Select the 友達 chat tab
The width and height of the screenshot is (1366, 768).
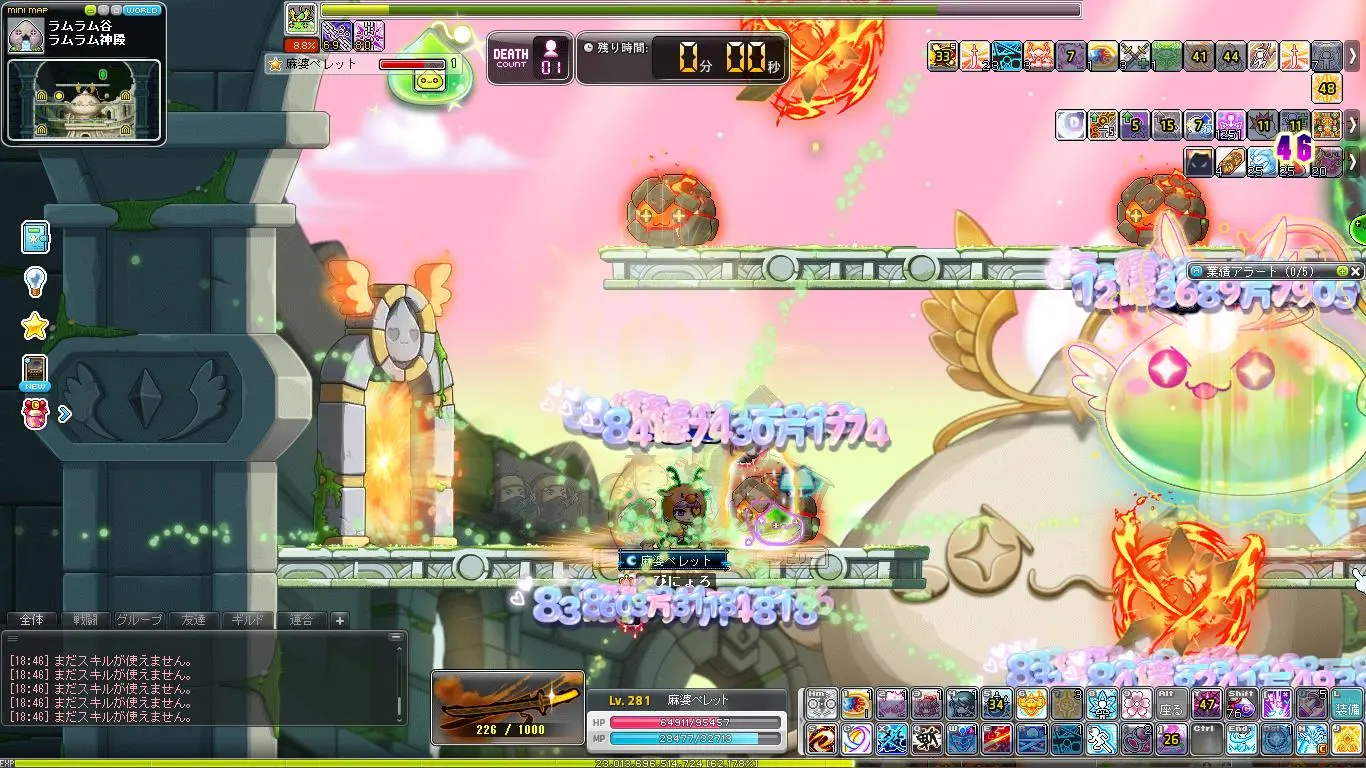click(x=193, y=620)
